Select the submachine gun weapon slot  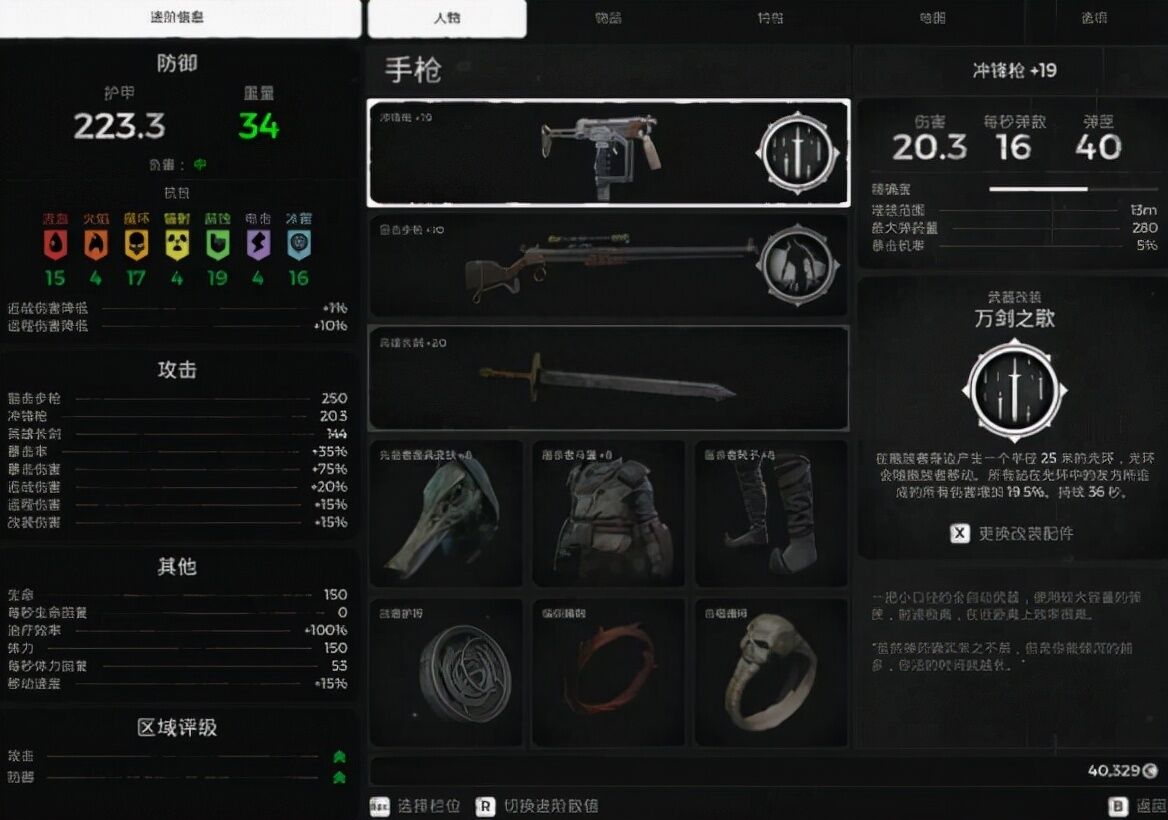(608, 152)
